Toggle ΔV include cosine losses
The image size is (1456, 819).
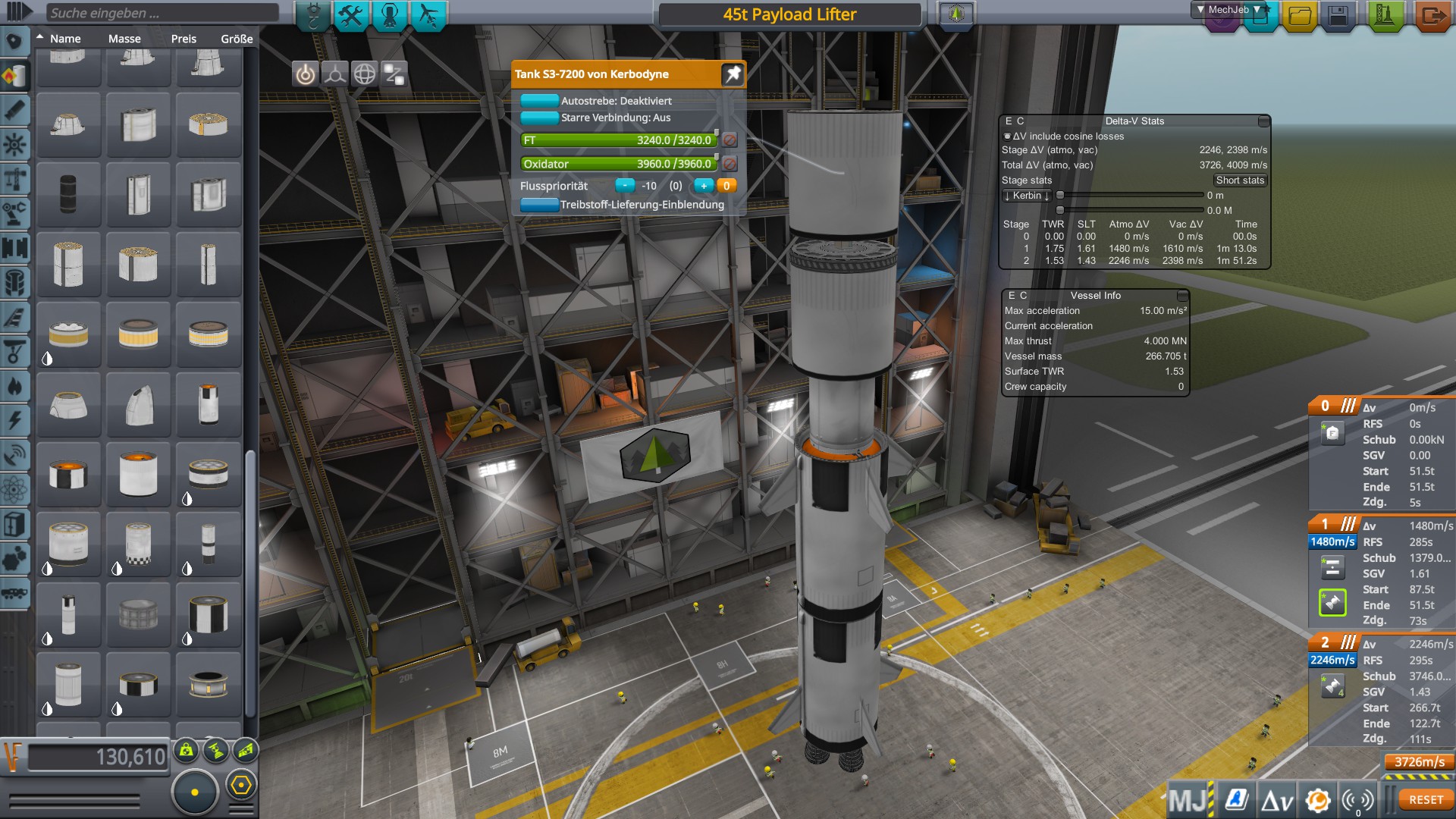(1007, 136)
